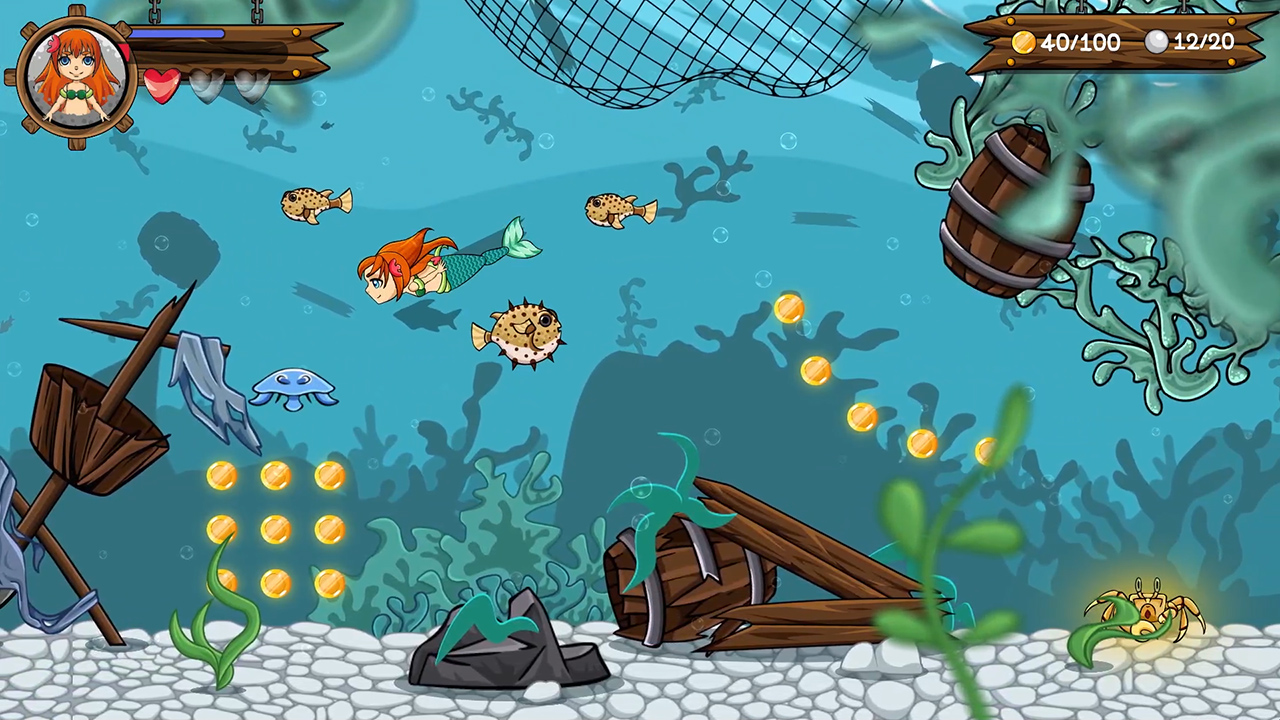This screenshot has height=720, width=1280.
Task: Click the pearl icon next to 12/20
Action: [1157, 42]
